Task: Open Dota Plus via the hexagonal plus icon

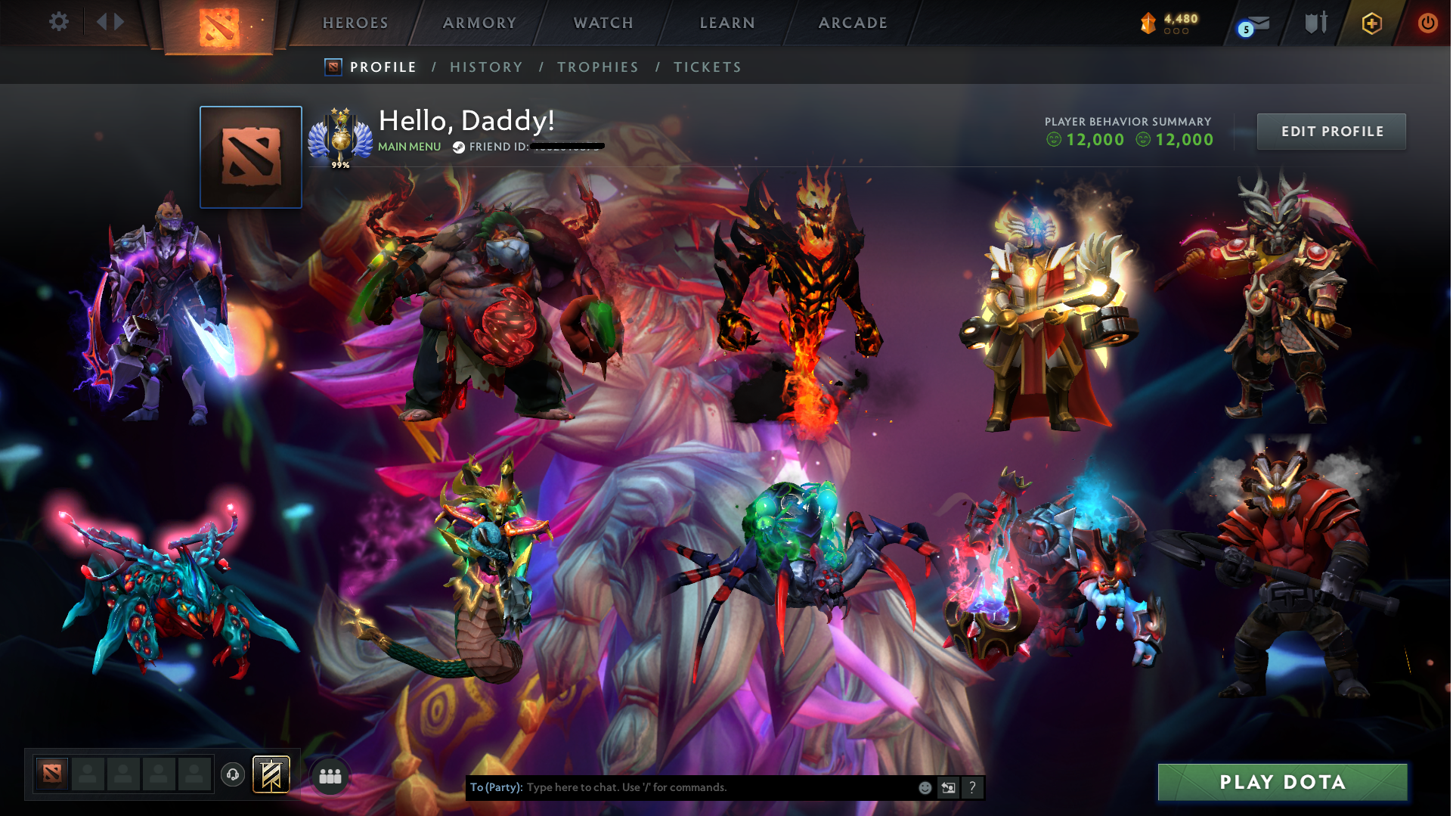Action: tap(1371, 23)
